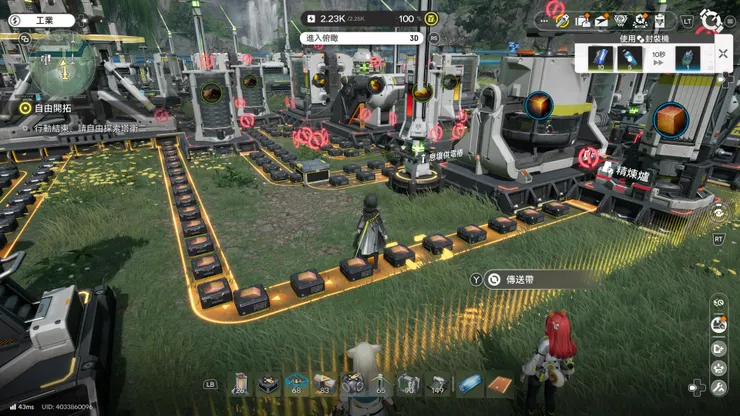Collapse the 封裝機 recipe panel
This screenshot has width=740, height=416.
click(722, 54)
